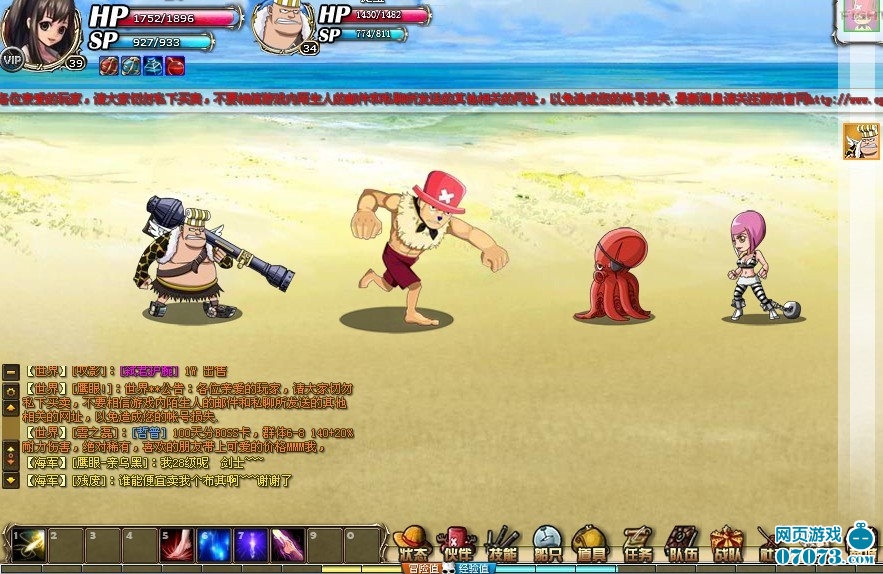Use the pink crystal skill in slot 8
The image size is (883, 574).
[288, 545]
